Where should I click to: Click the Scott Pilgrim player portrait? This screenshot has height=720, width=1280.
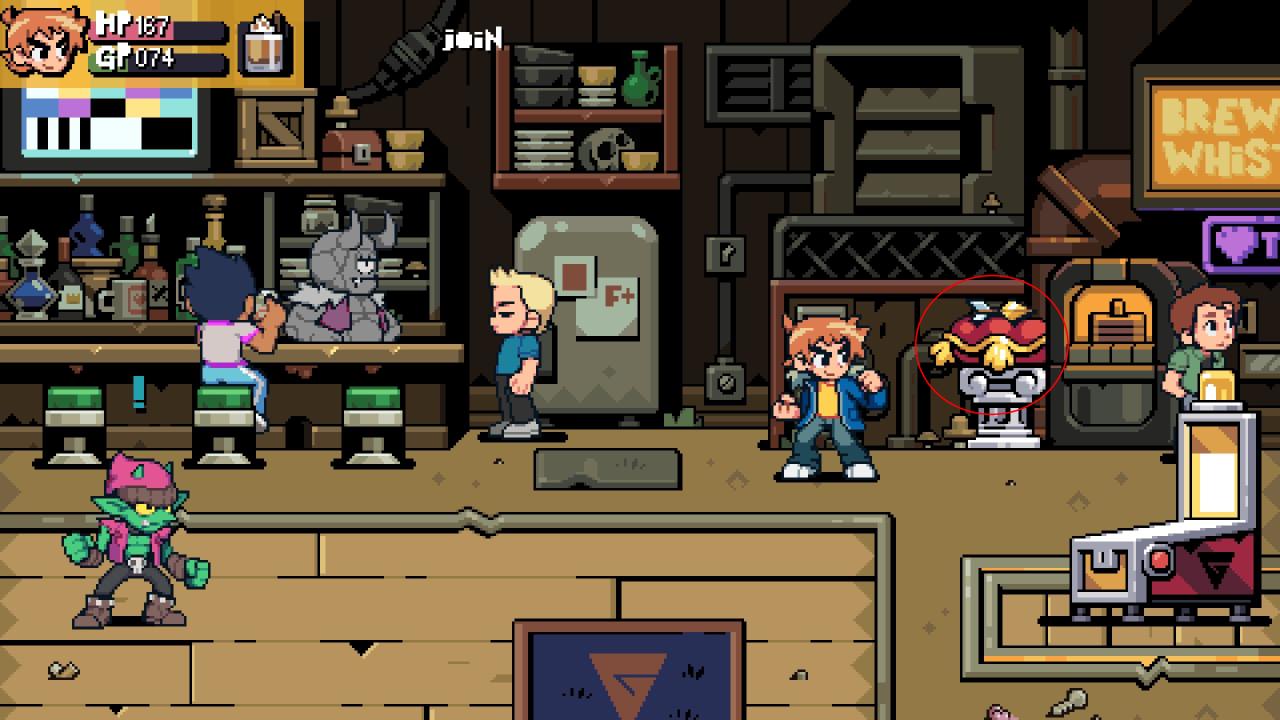[x=44, y=42]
